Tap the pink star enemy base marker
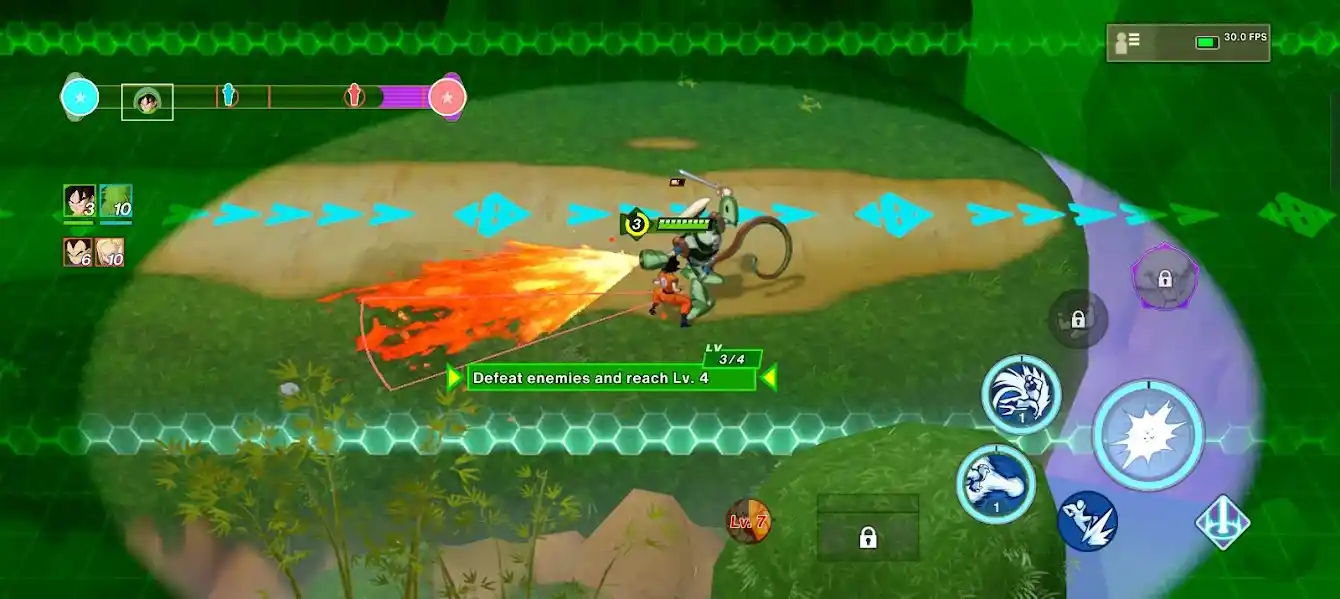1340x599 pixels. pyautogui.click(x=447, y=97)
